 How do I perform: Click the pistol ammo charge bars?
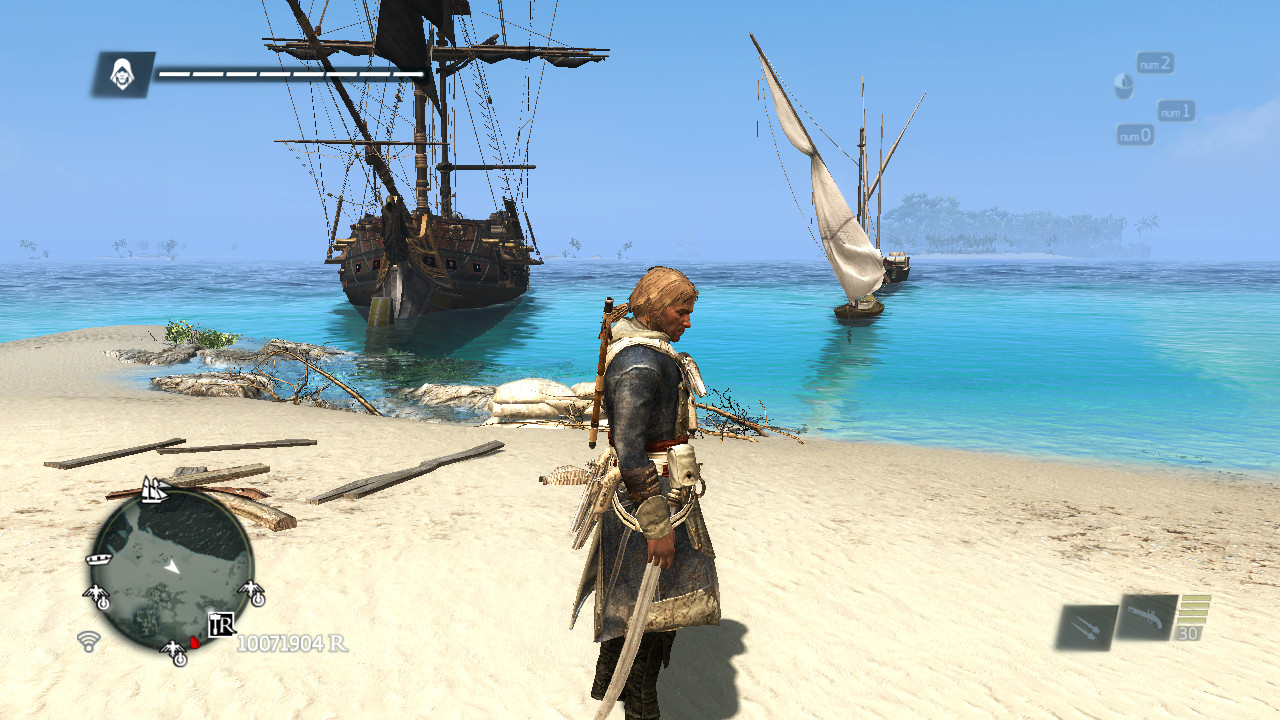pyautogui.click(x=1194, y=609)
